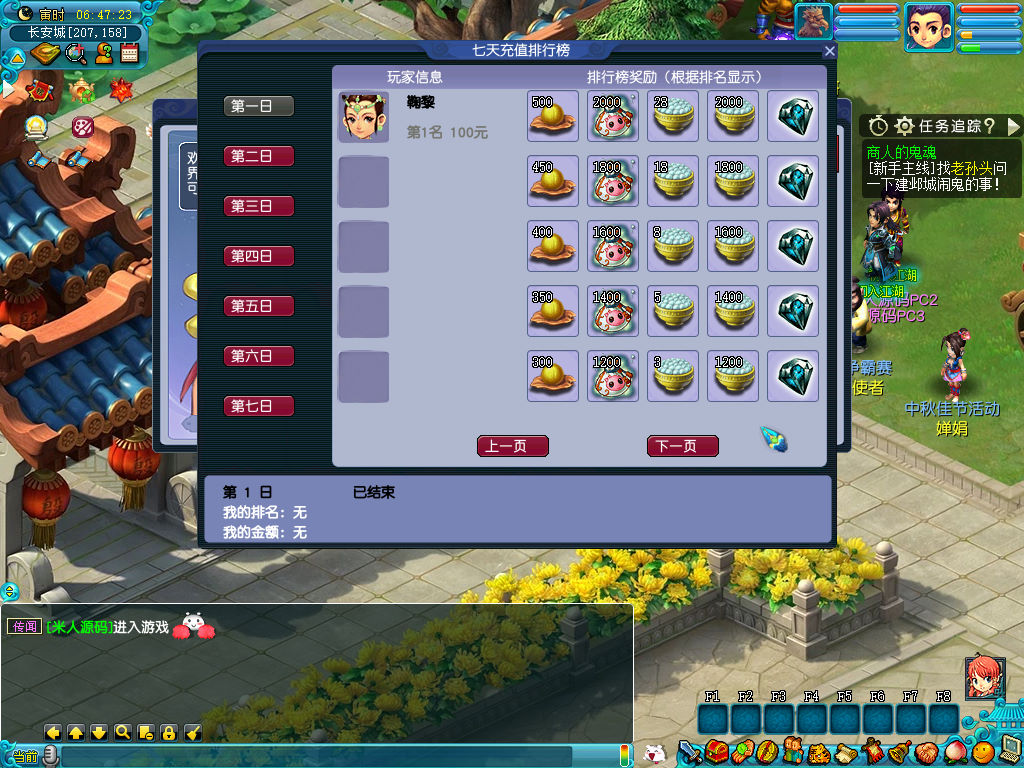The width and height of the screenshot is (1024, 768).
Task: Expand the quest tracker 任务追踪 arrow
Action: (1012, 126)
